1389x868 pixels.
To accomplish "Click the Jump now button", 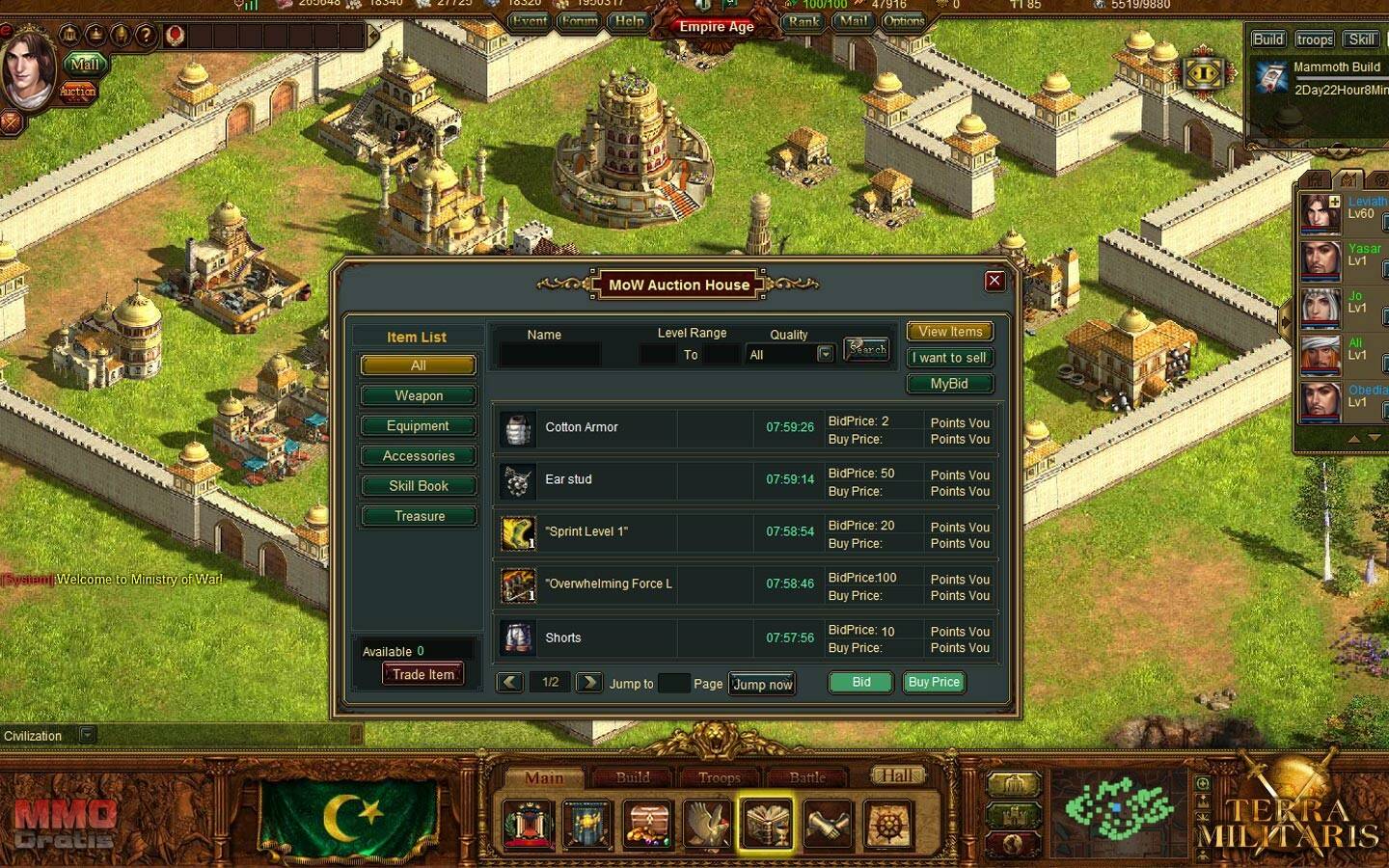I will pyautogui.click(x=762, y=684).
